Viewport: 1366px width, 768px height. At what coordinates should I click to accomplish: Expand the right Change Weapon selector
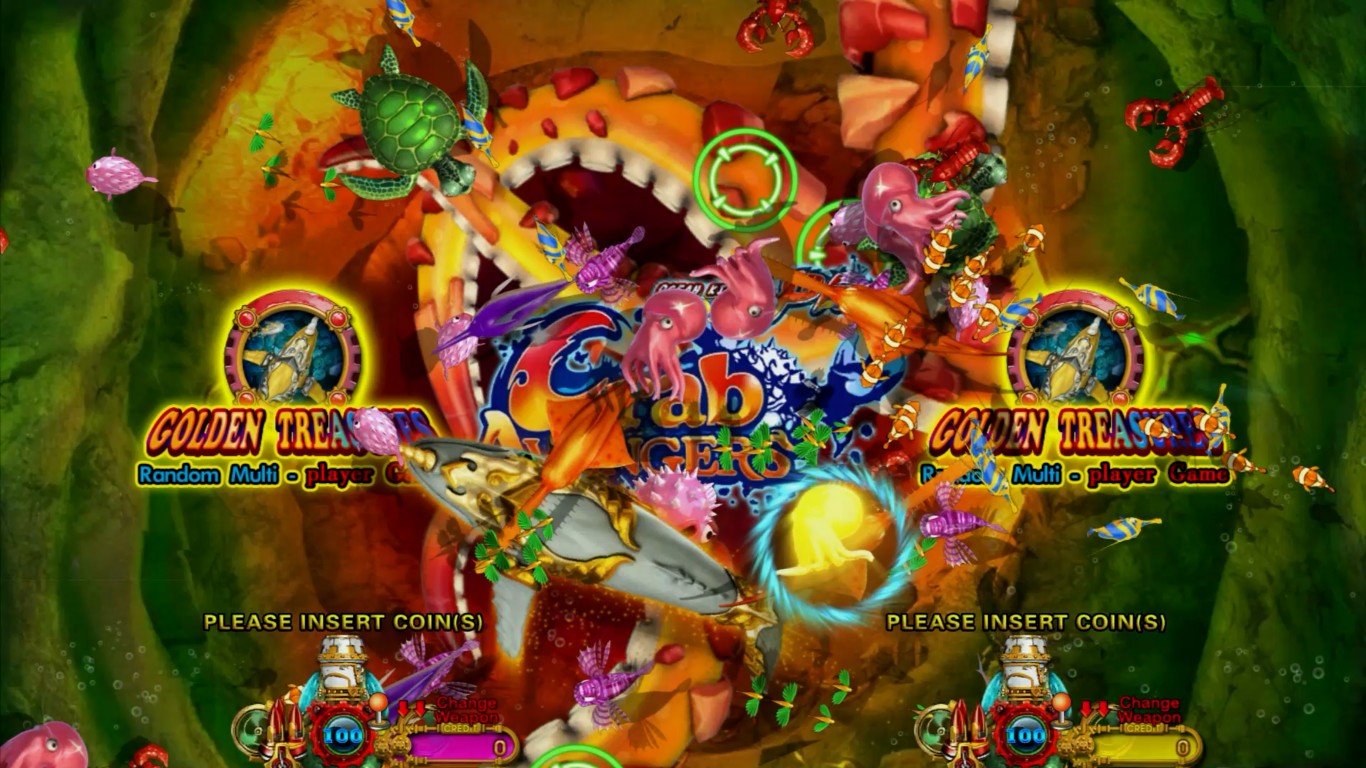point(1148,709)
